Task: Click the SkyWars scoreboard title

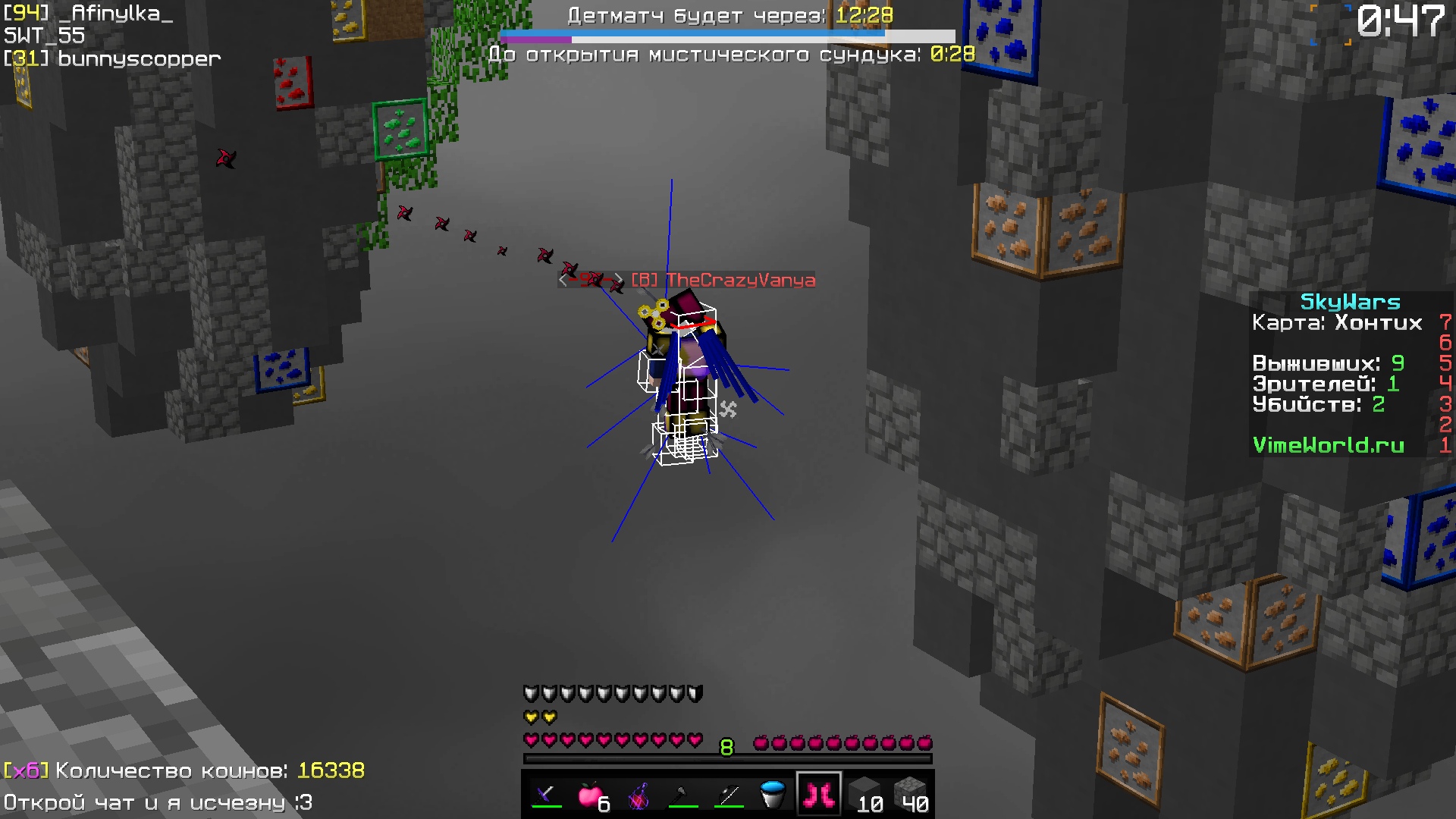Action: pos(1349,301)
